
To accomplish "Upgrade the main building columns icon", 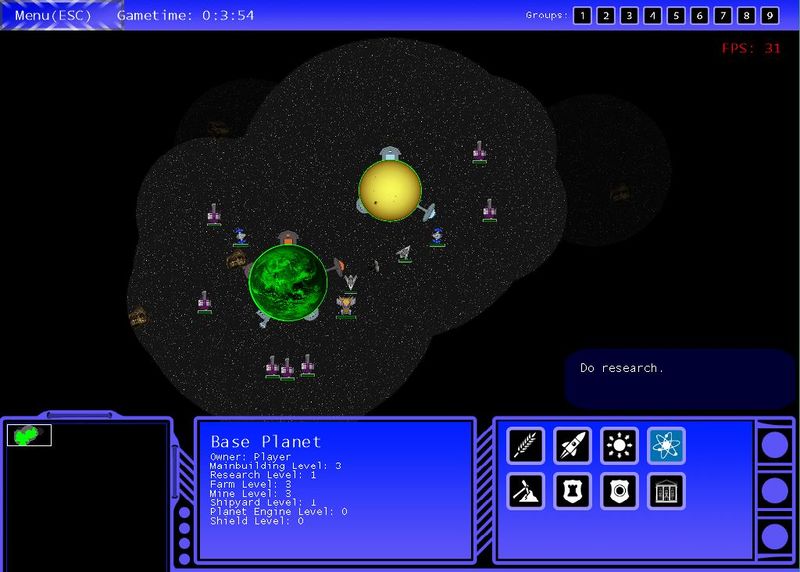I will coord(665,491).
